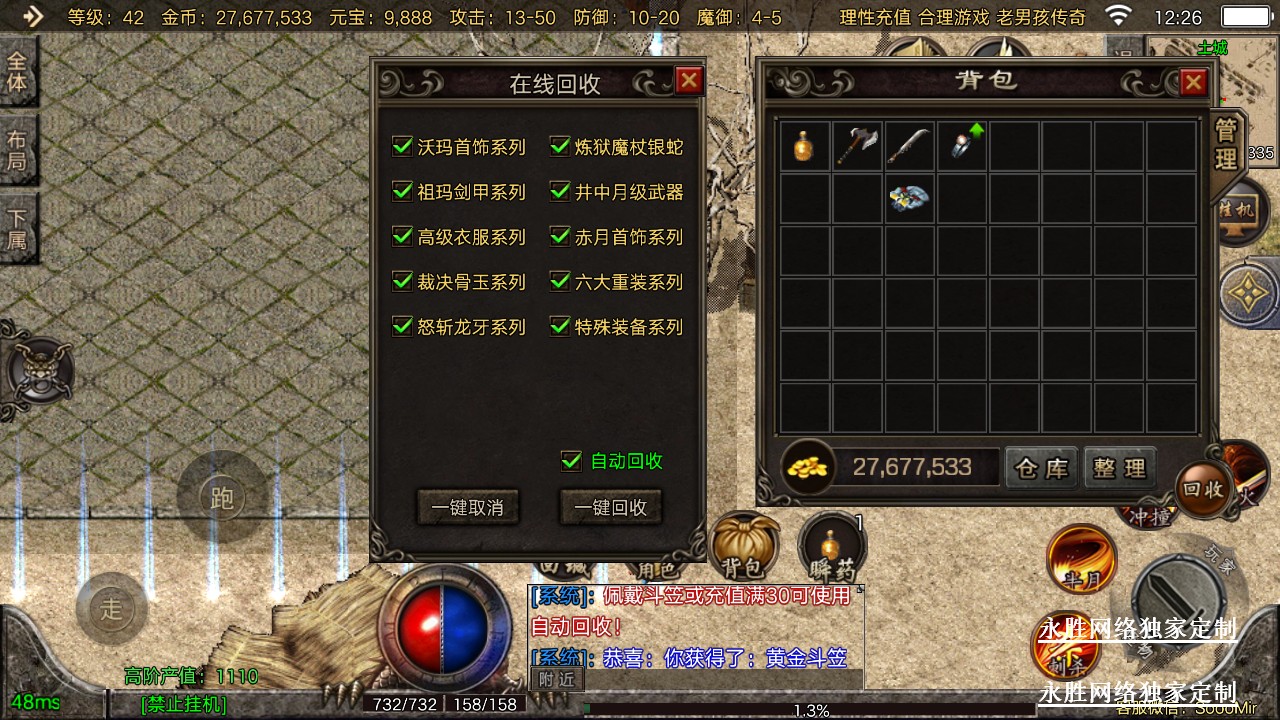Screen dimensions: 1280x720
Task: Open the round 回收 recycle button
Action: [1202, 489]
